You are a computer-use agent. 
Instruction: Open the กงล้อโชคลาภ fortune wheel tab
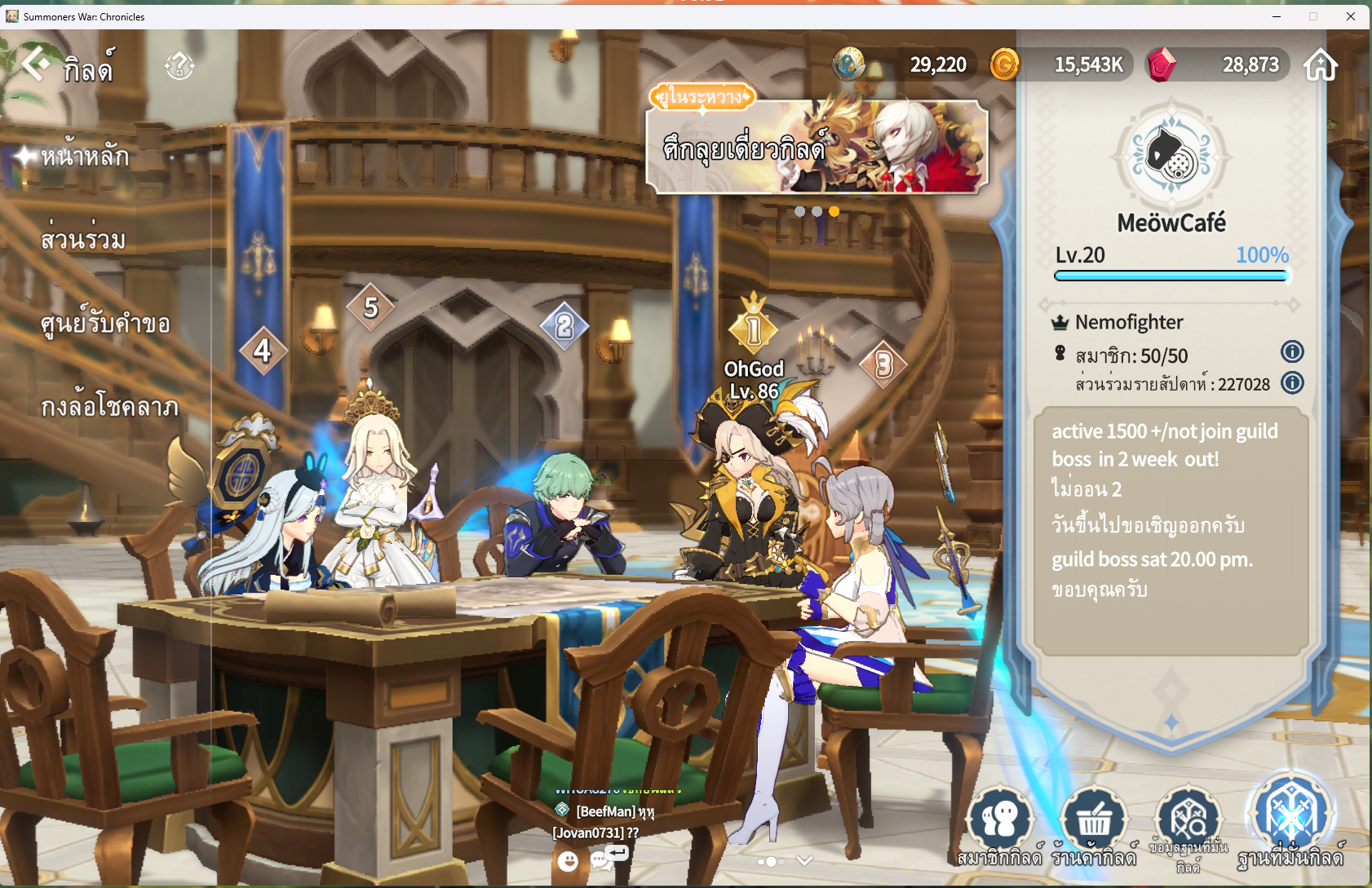109,406
